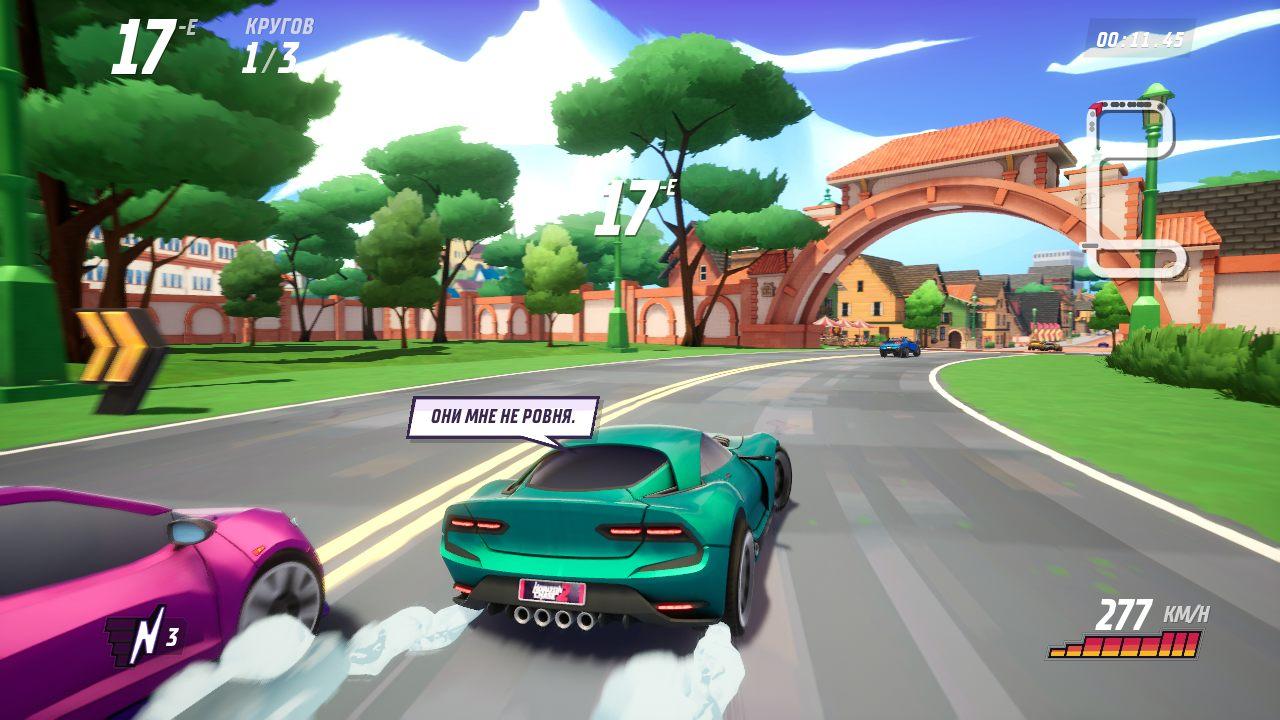Click the track layout minimap
Viewport: 1280px width, 720px height.
1133,187
